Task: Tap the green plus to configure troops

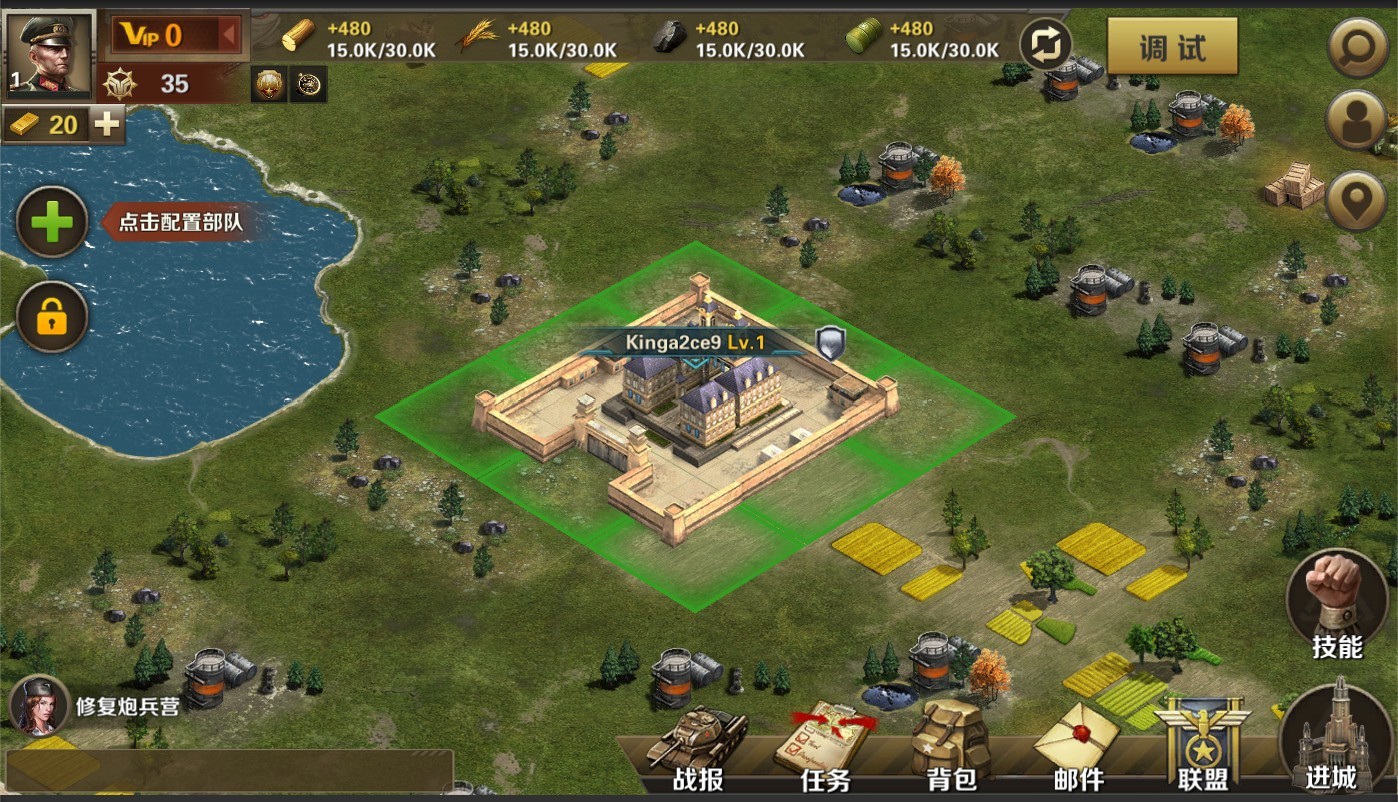Action: tap(52, 222)
